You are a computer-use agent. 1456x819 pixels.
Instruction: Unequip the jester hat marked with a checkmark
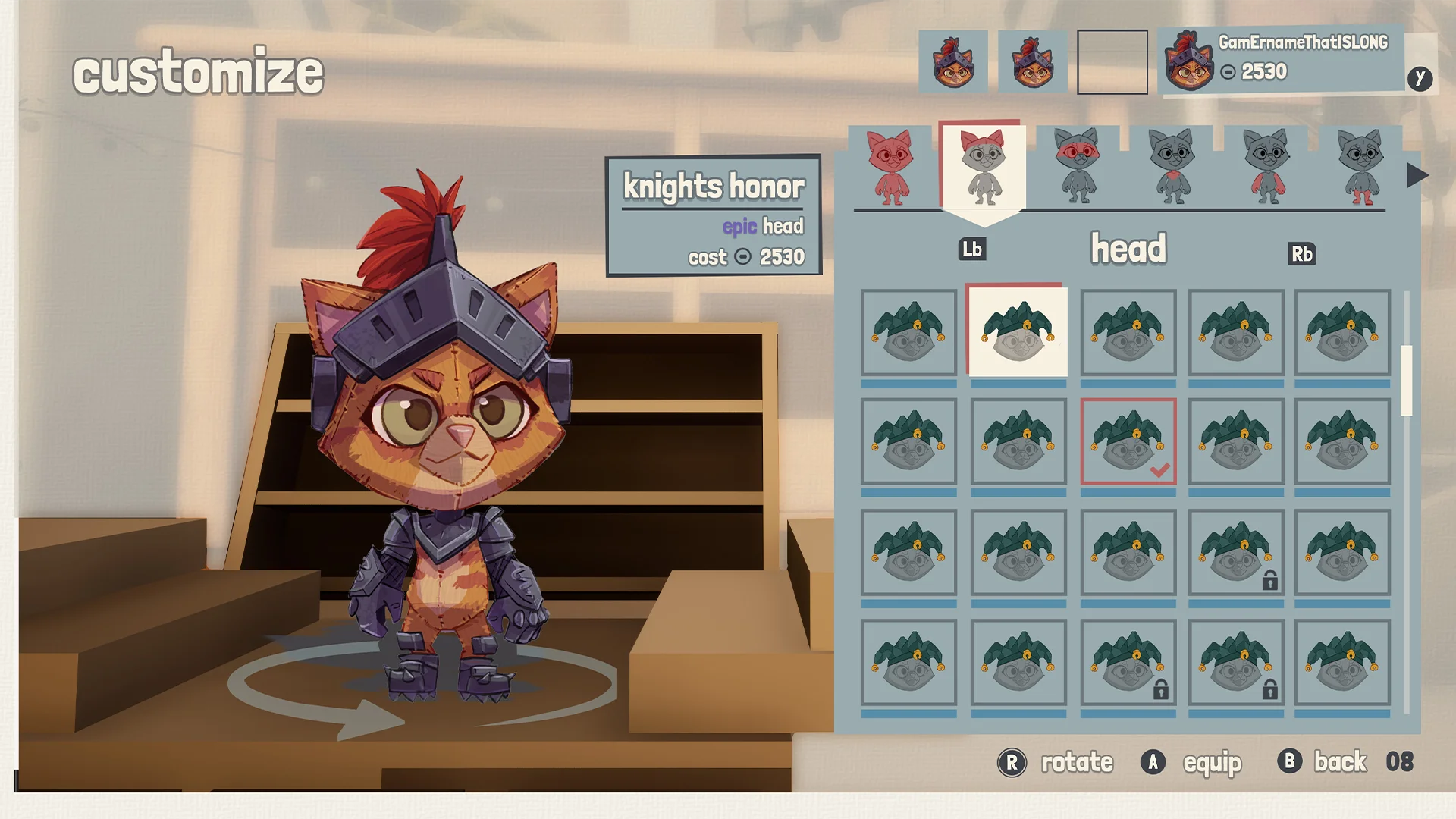click(x=1128, y=442)
